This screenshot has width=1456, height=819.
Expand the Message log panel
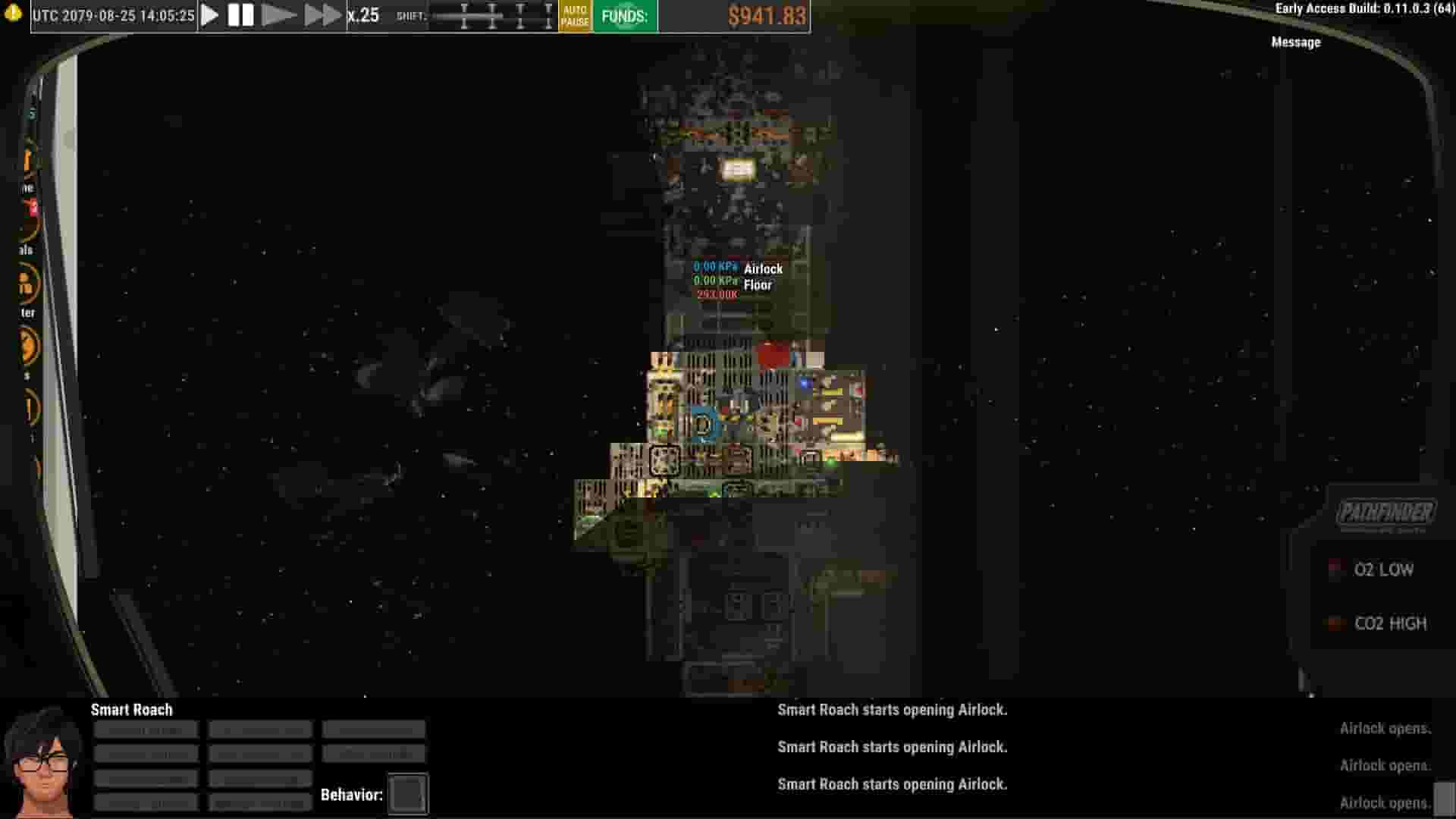pyautogui.click(x=1295, y=42)
